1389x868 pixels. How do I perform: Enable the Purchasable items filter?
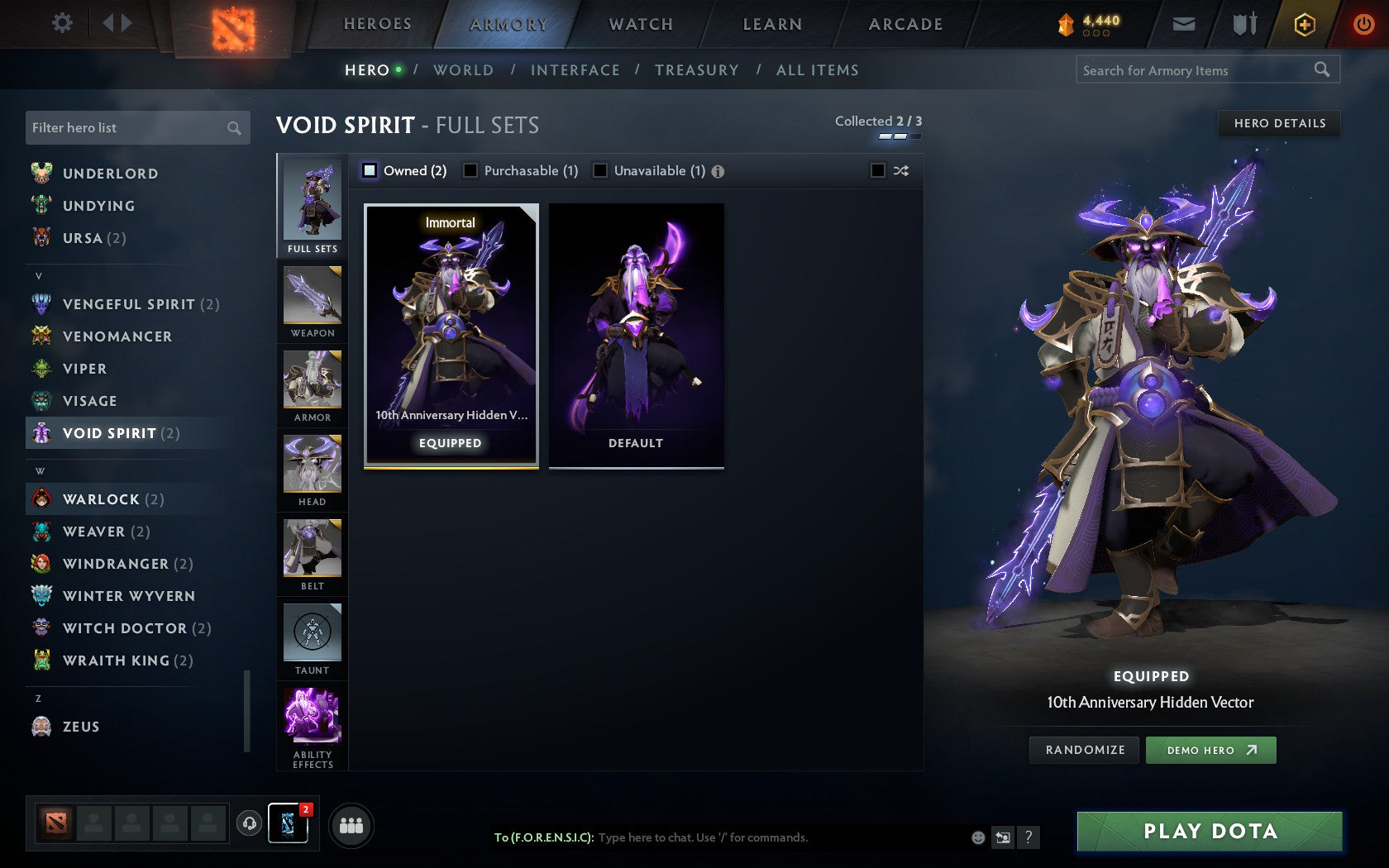pyautogui.click(x=471, y=170)
